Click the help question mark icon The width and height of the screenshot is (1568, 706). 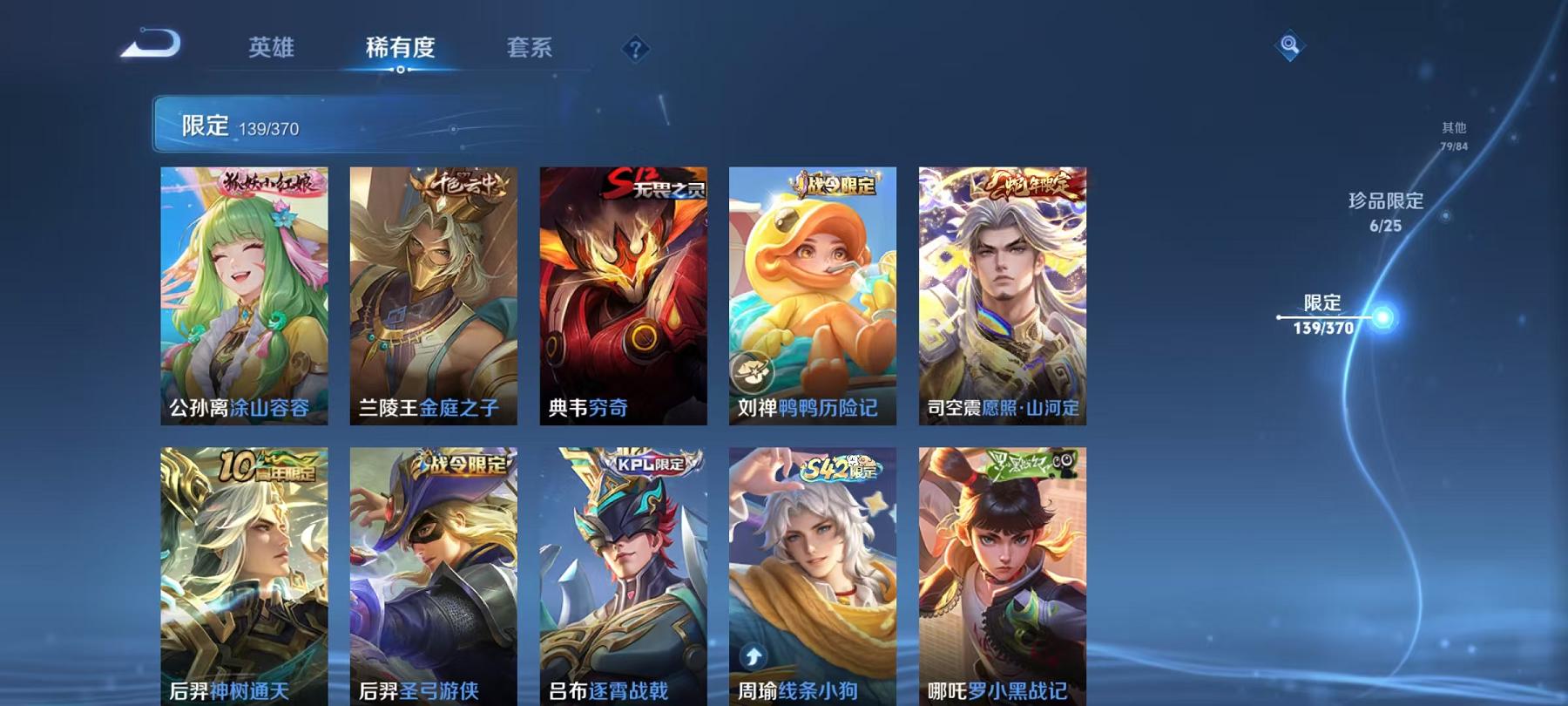click(637, 50)
